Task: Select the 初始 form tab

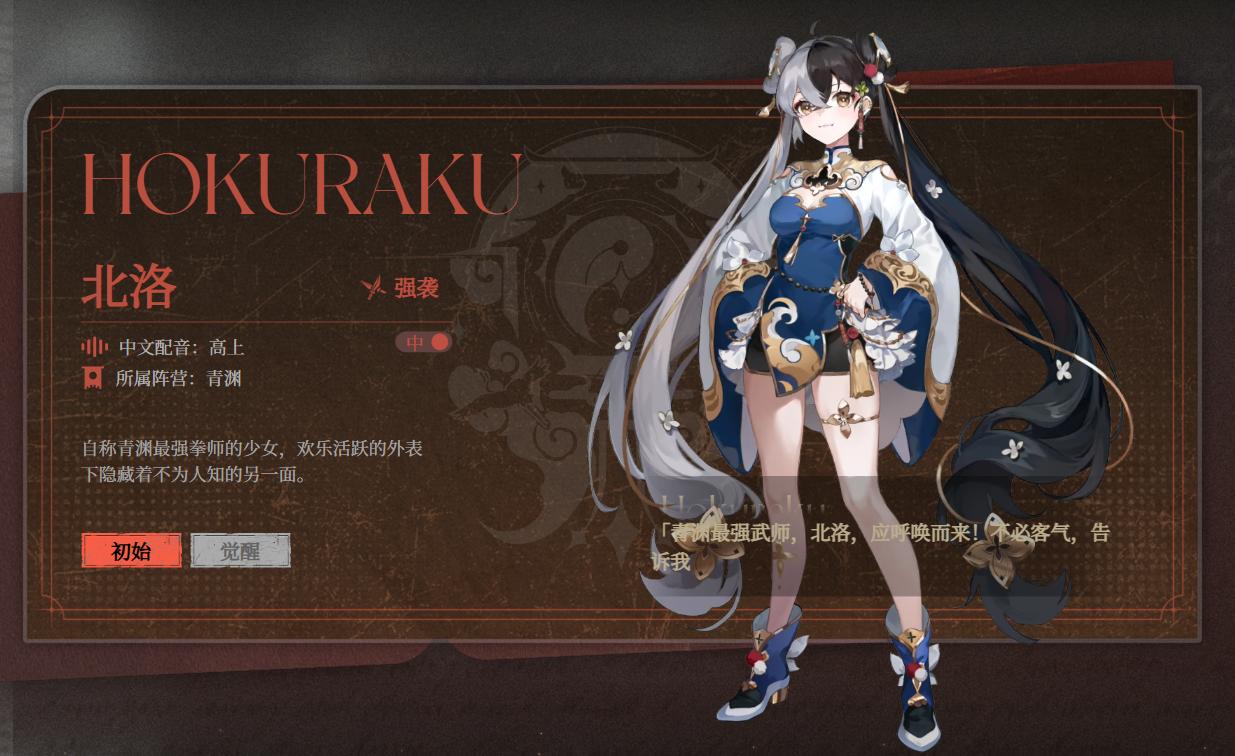Action: [132, 551]
